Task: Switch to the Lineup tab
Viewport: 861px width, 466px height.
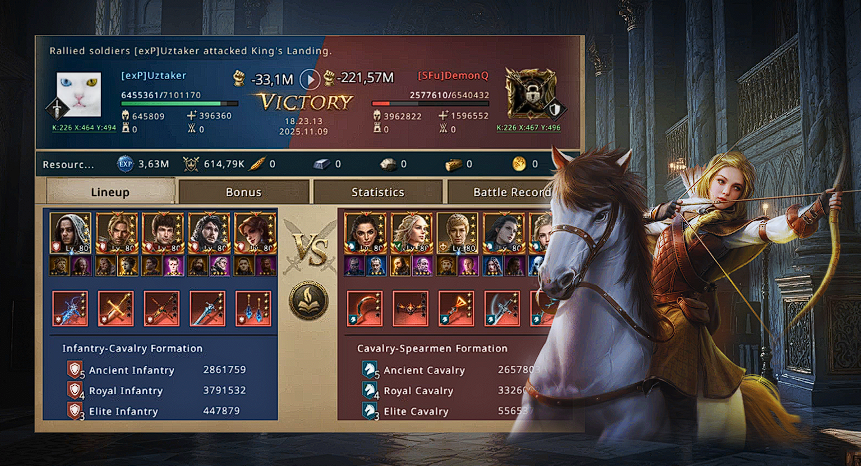Action: [x=110, y=192]
